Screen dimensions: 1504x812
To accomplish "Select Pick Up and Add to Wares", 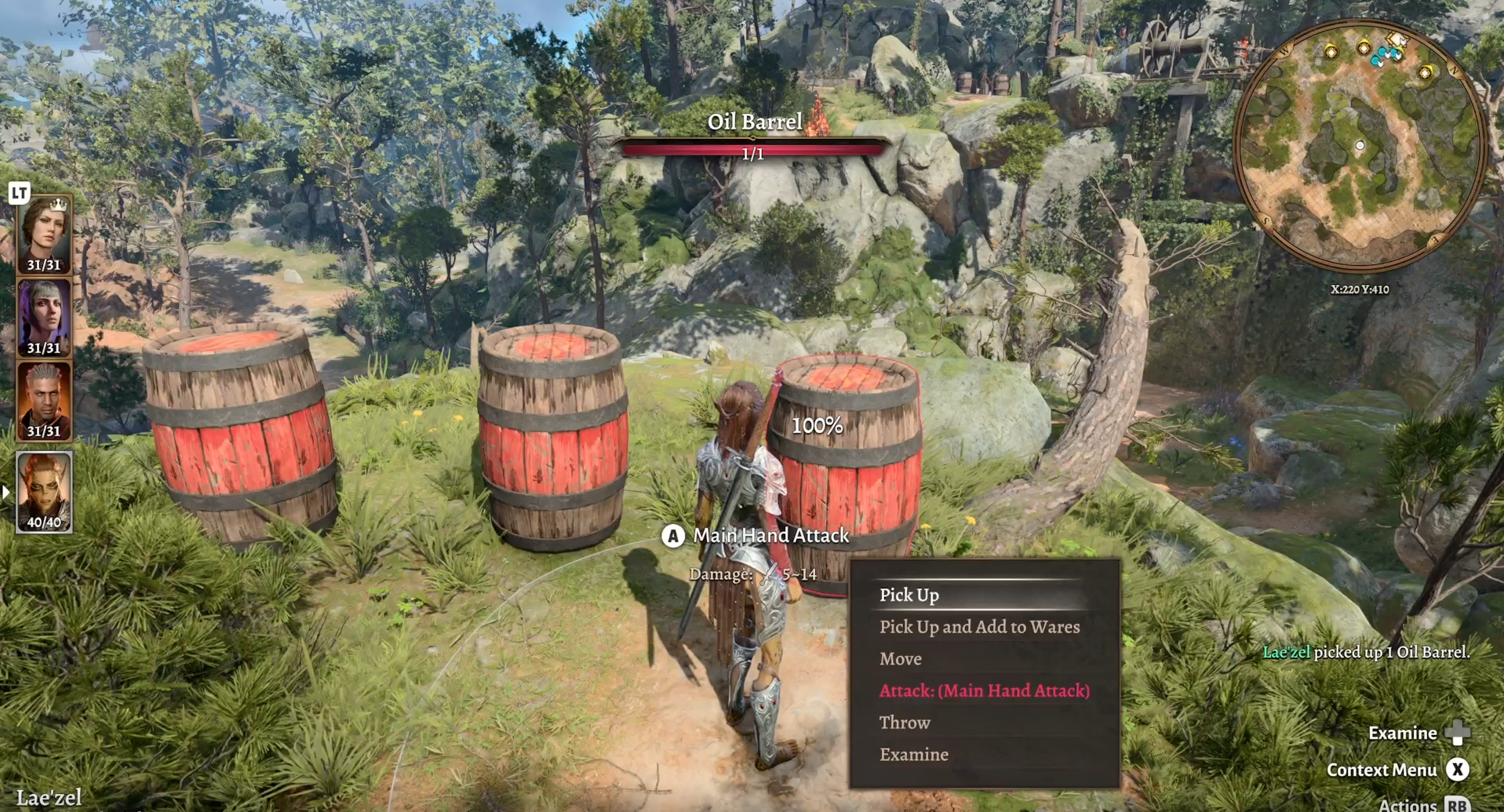I will click(x=979, y=627).
